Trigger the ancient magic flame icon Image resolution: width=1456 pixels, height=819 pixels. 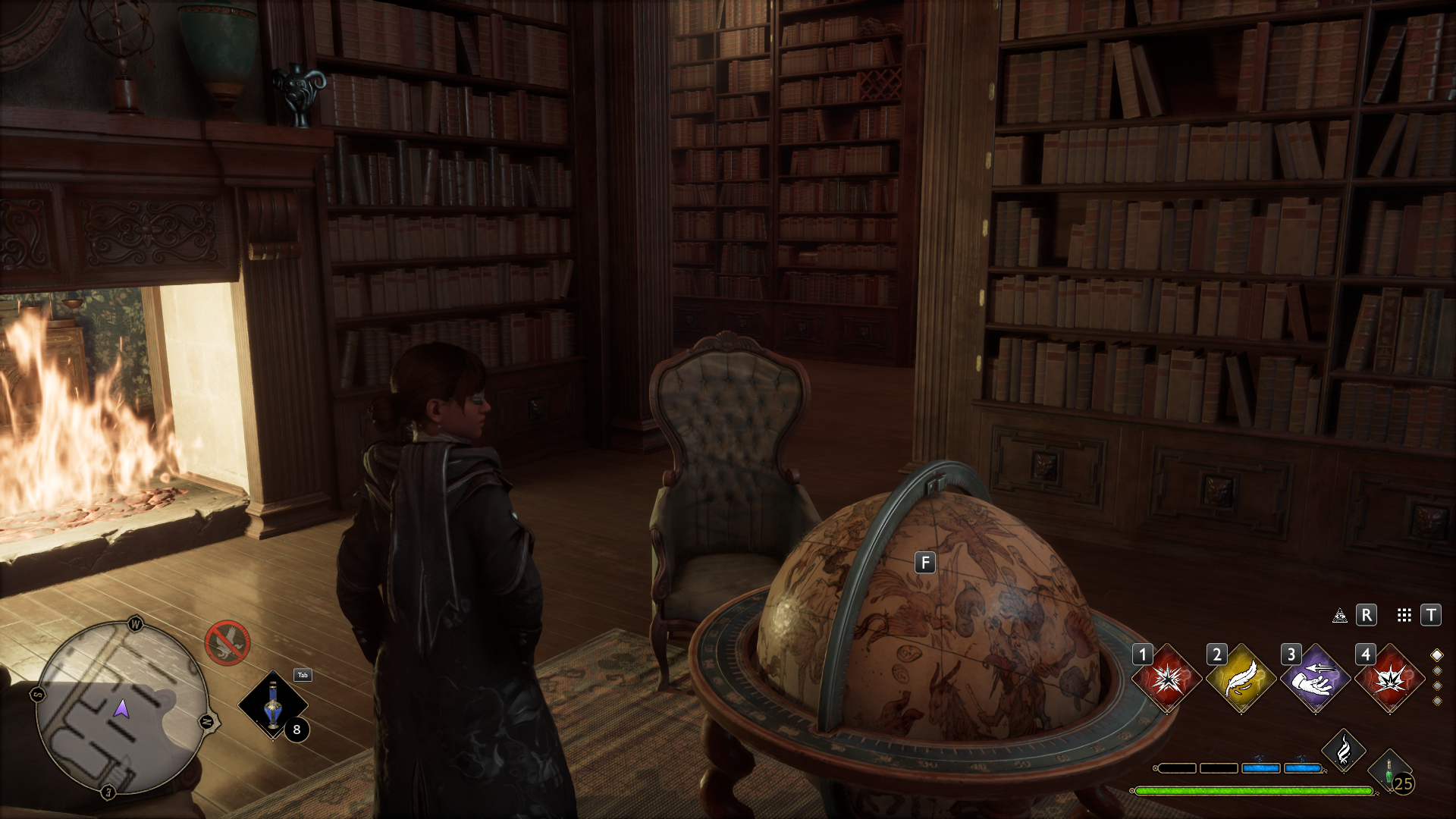1344,750
